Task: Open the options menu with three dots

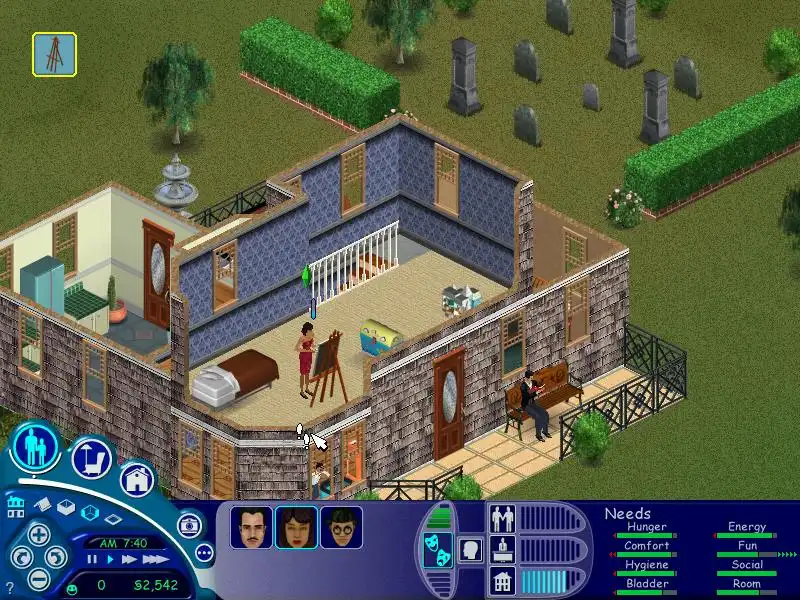Action: pos(204,552)
